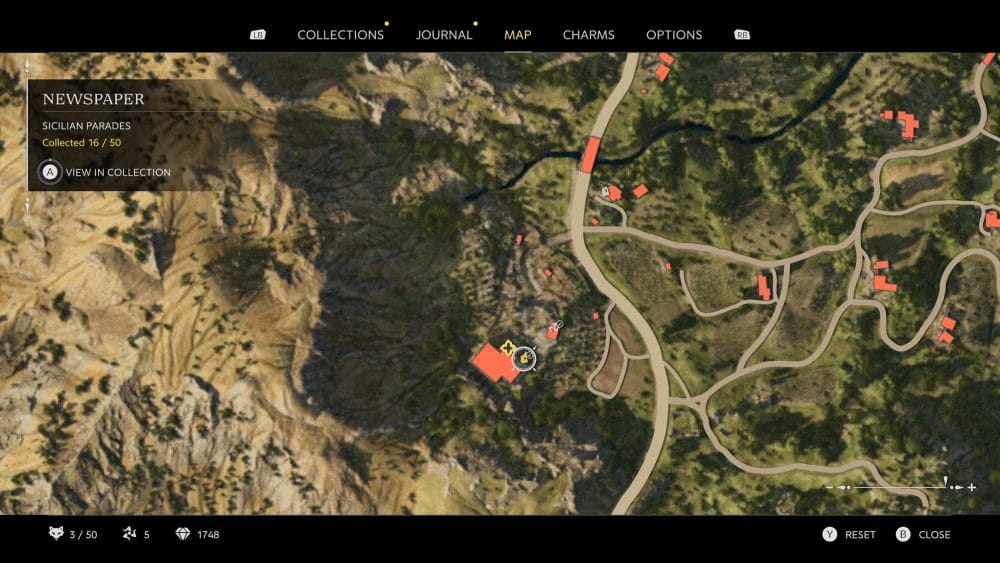
Task: Open the Collections tab
Action: [x=340, y=35]
